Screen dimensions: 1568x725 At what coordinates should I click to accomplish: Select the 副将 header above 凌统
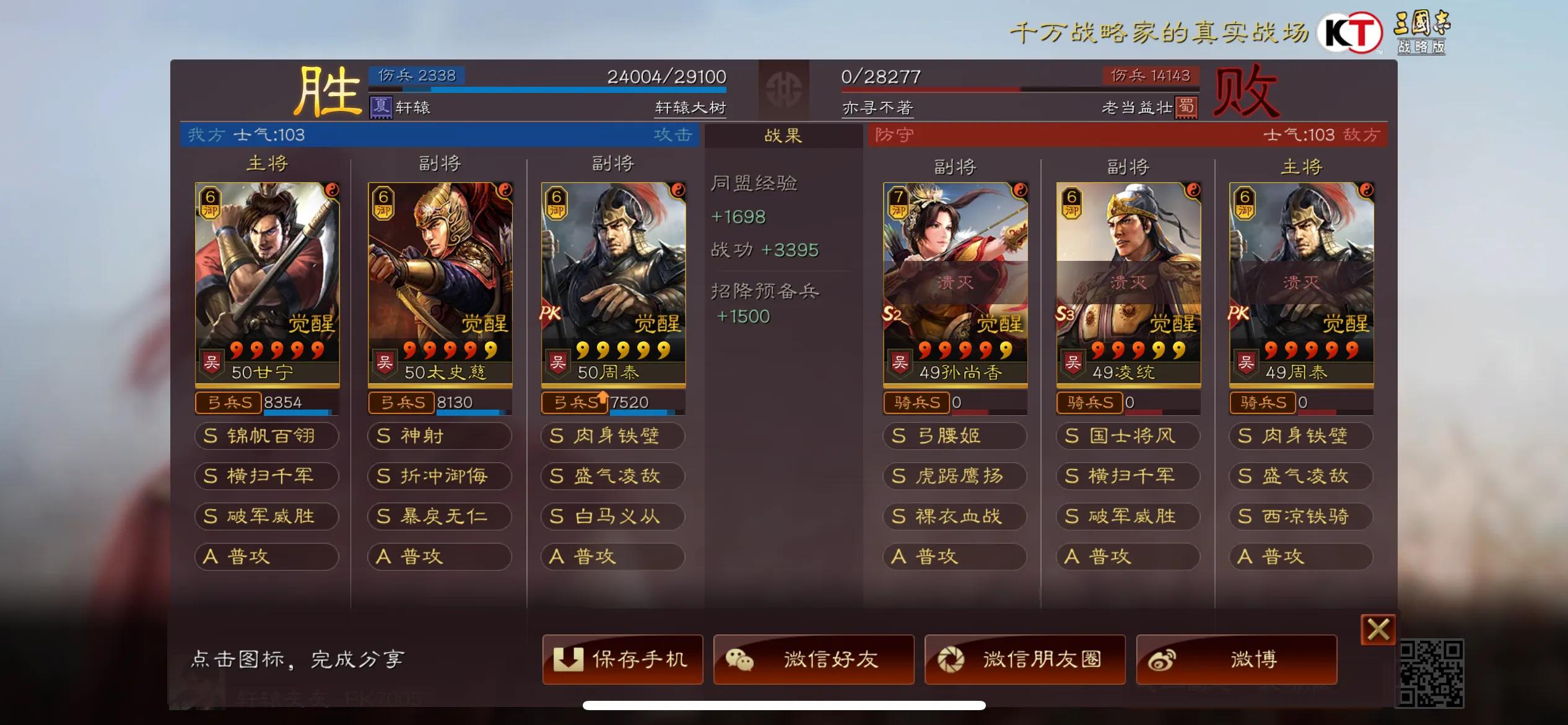point(1127,165)
